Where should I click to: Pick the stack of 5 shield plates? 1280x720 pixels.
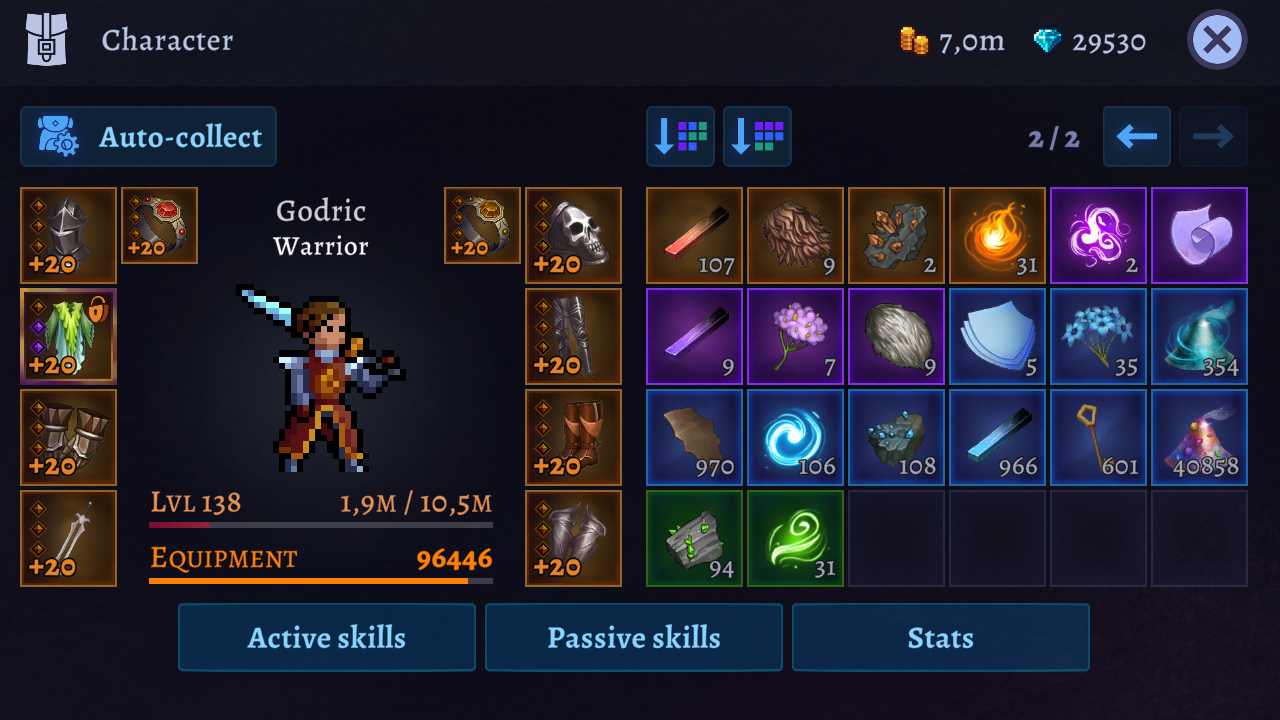coord(997,336)
